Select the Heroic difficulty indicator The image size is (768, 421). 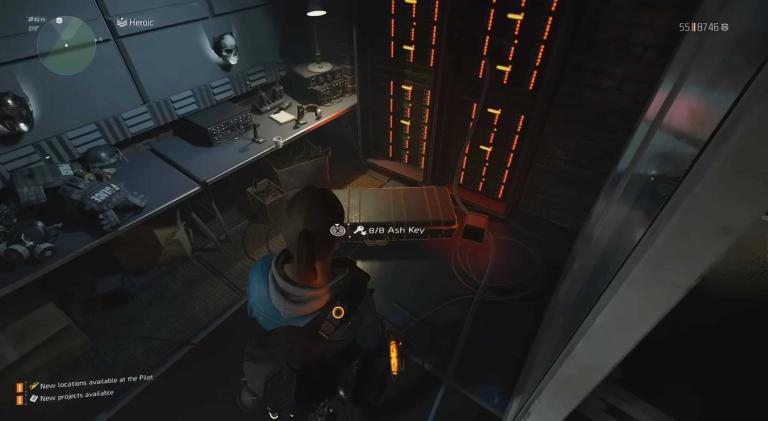coord(138,22)
